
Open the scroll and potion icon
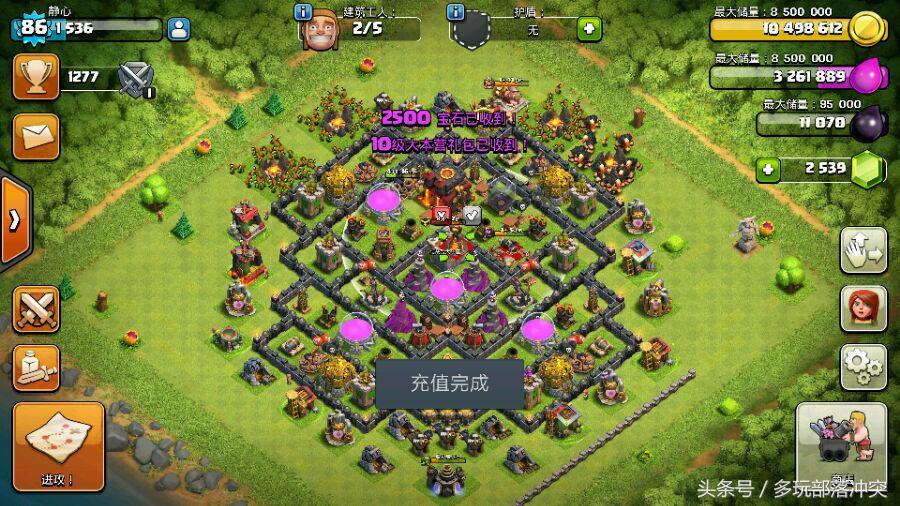click(35, 368)
